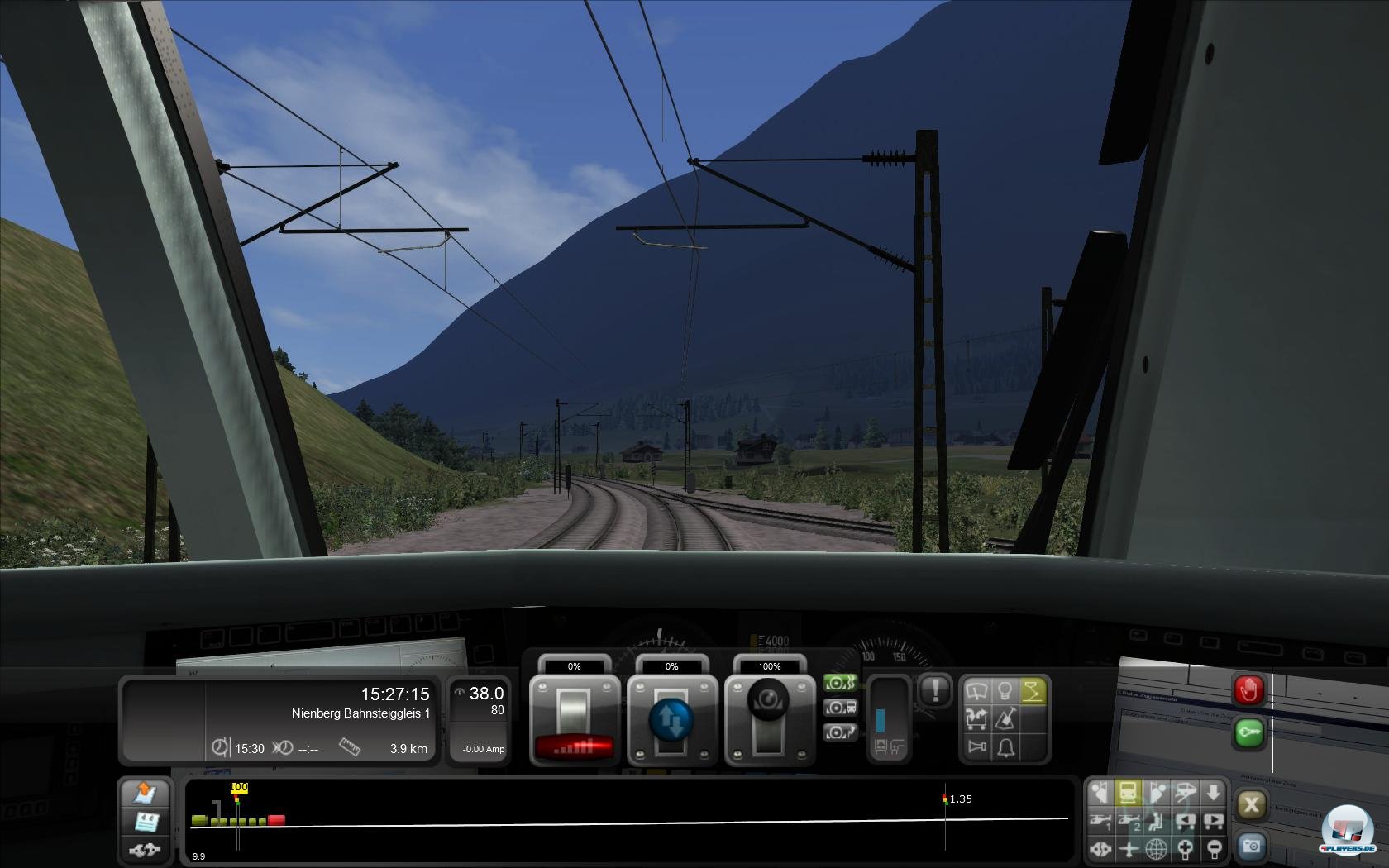
Task: Toggle the pantograph control icon
Action: [x=1034, y=691]
